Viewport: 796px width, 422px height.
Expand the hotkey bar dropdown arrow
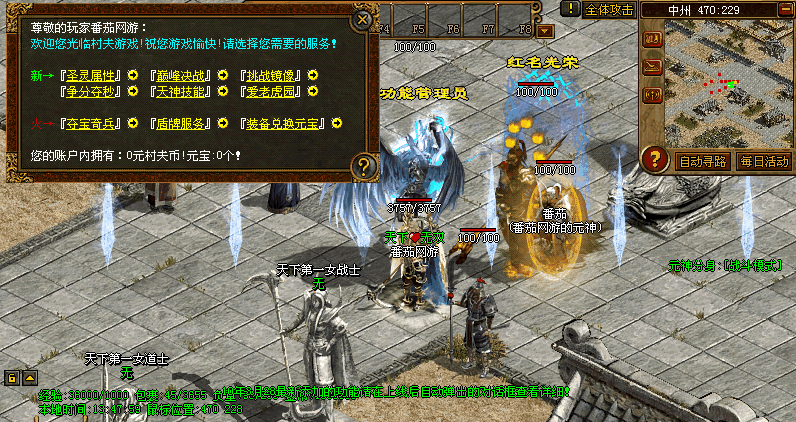coord(545,31)
